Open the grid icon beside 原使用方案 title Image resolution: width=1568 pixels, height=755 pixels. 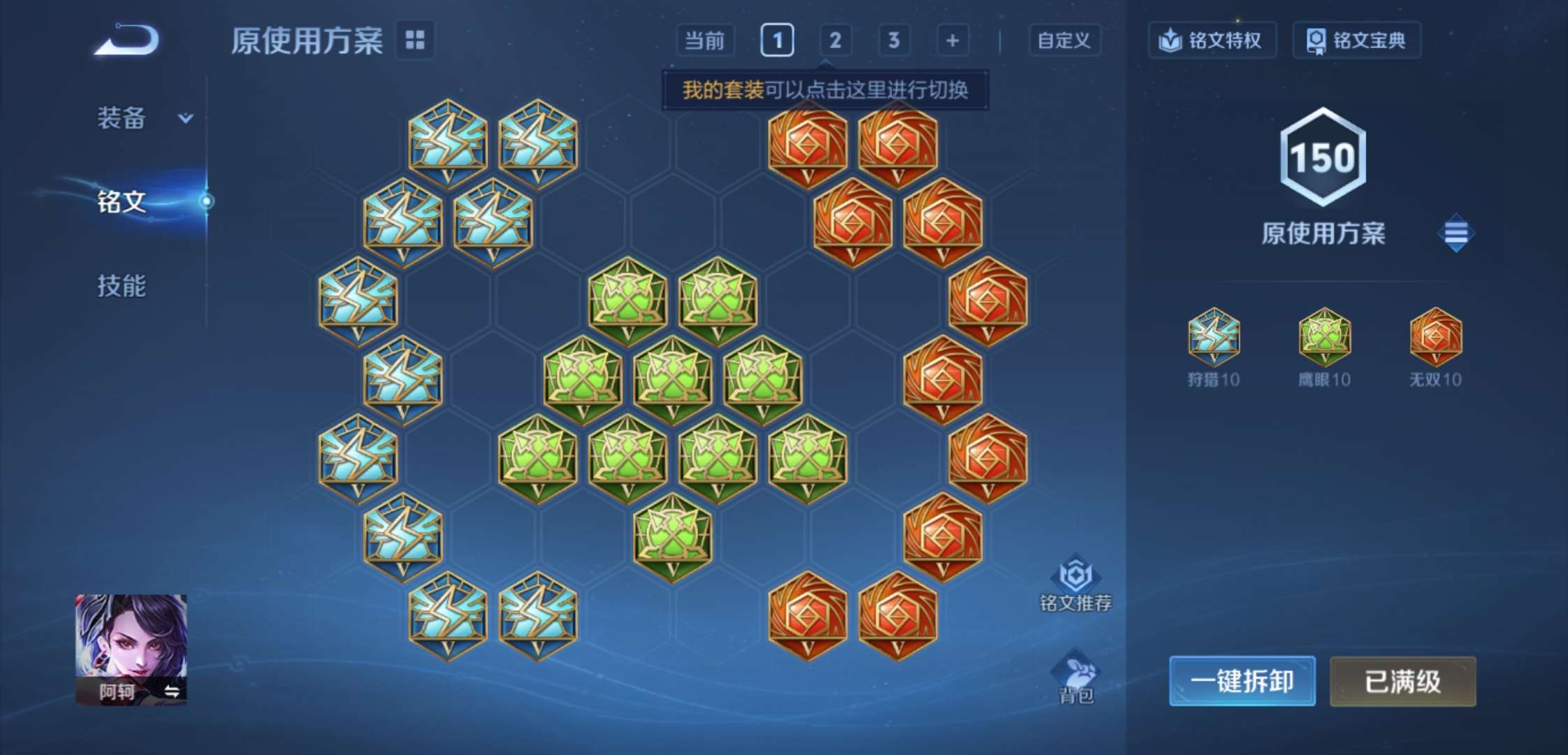pyautogui.click(x=414, y=41)
